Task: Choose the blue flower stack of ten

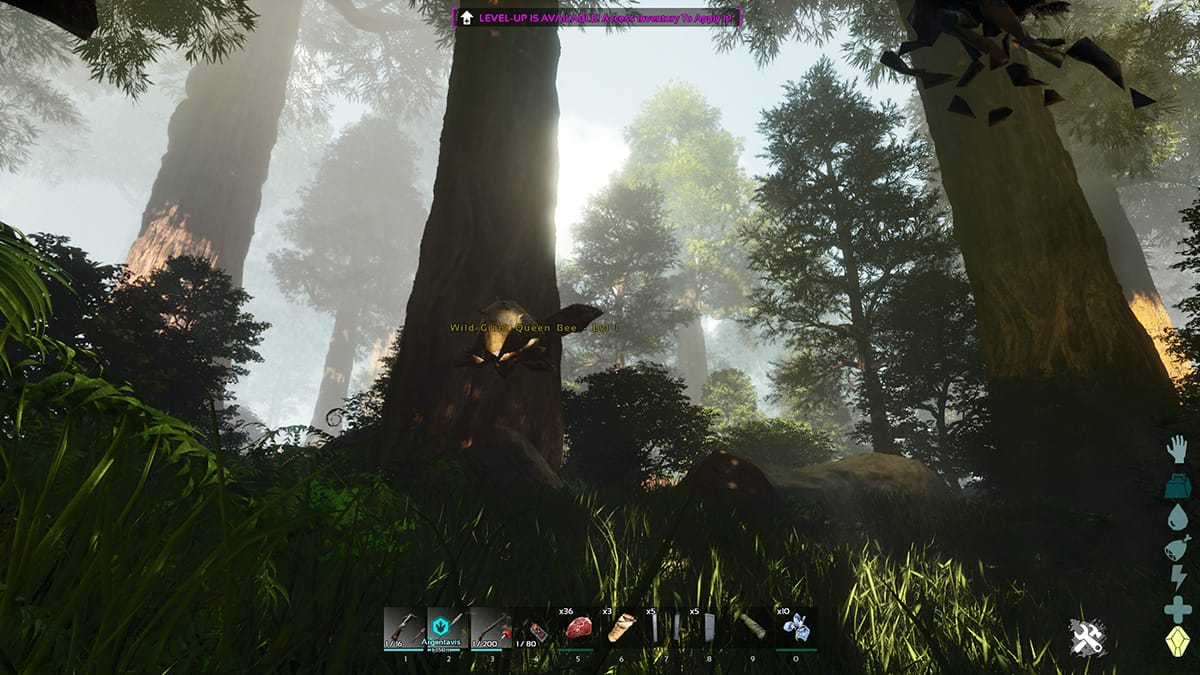Action: (796, 628)
